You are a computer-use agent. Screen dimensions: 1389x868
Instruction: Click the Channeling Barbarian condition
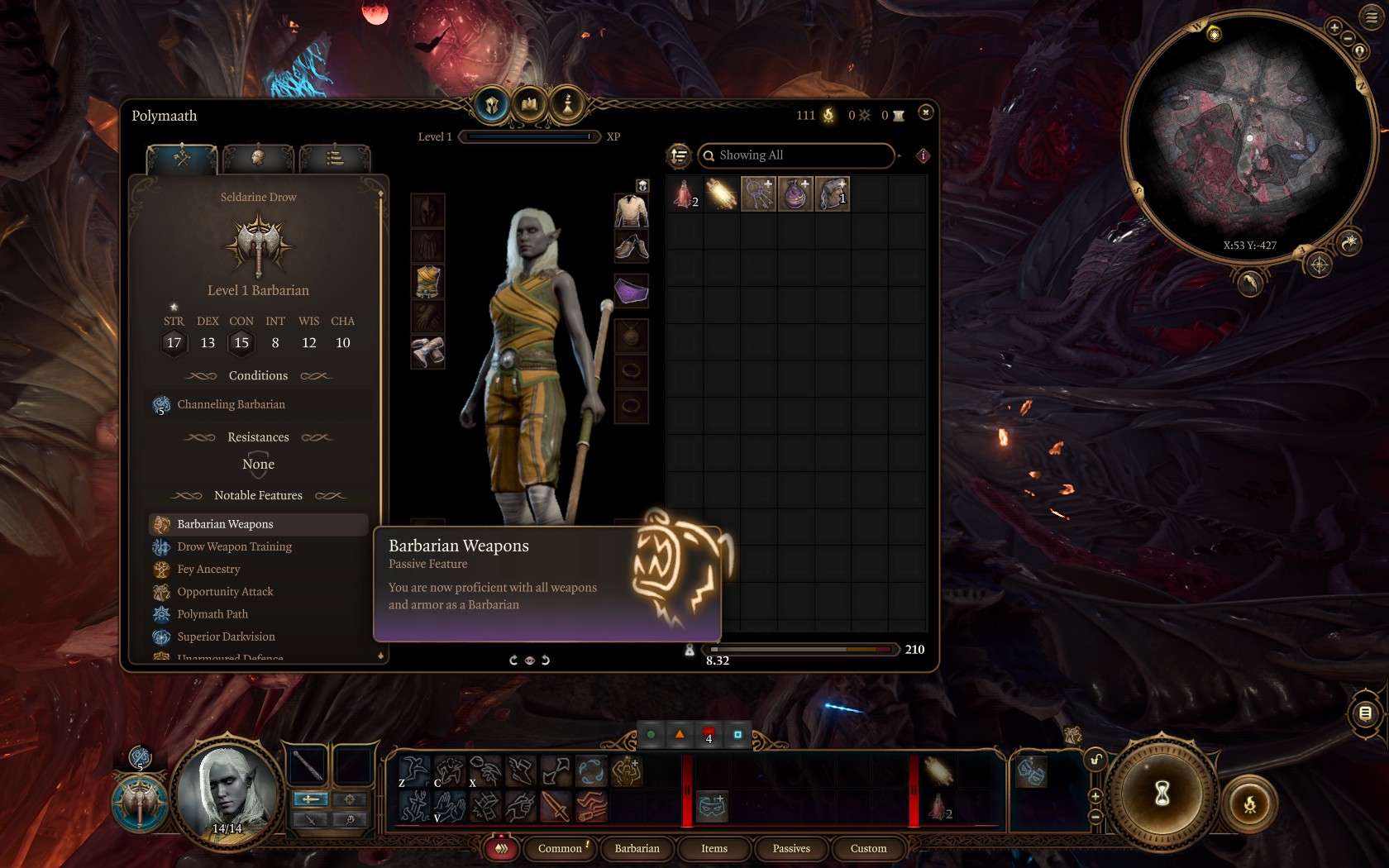[x=231, y=404]
